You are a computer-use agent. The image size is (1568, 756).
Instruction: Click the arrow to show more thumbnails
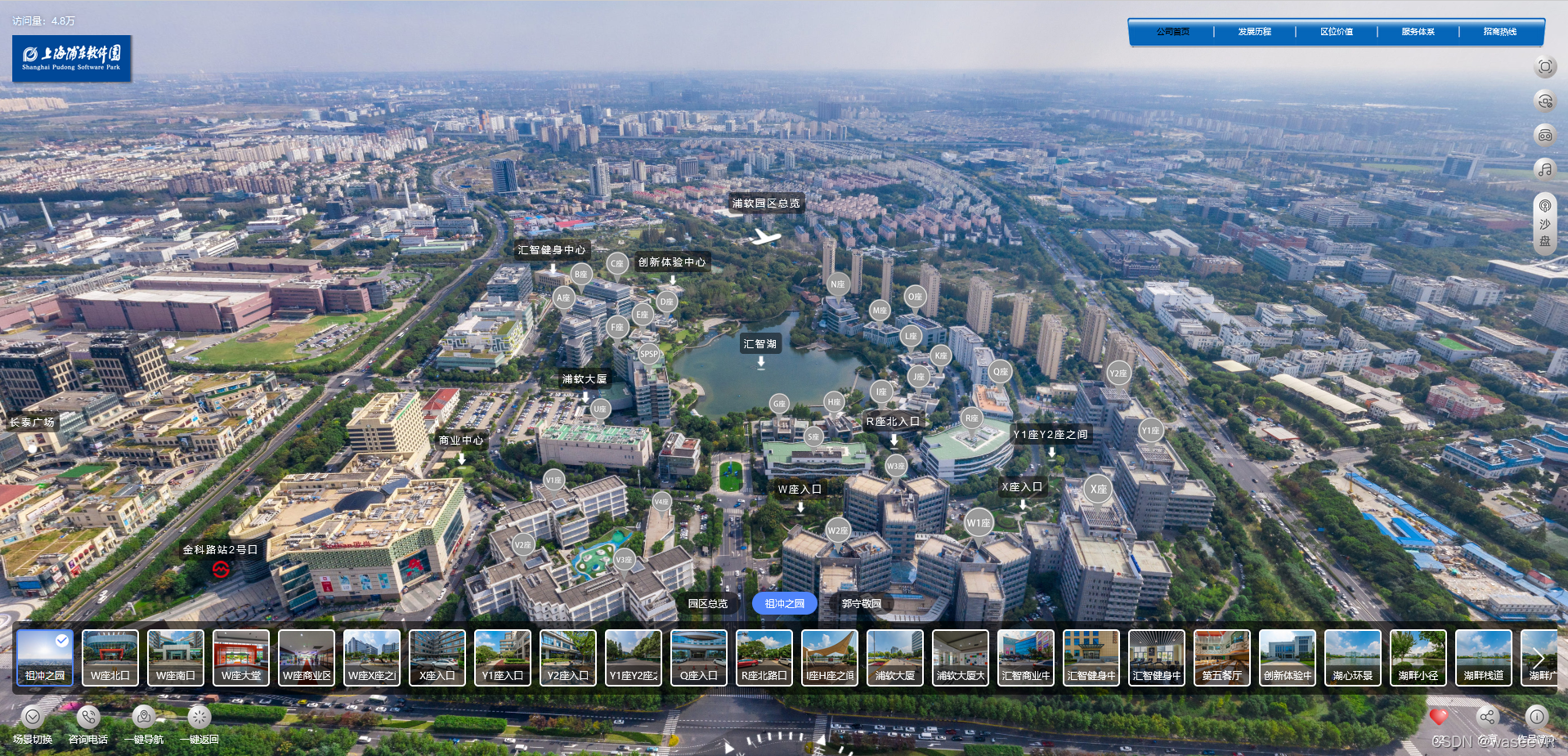pos(1539,658)
